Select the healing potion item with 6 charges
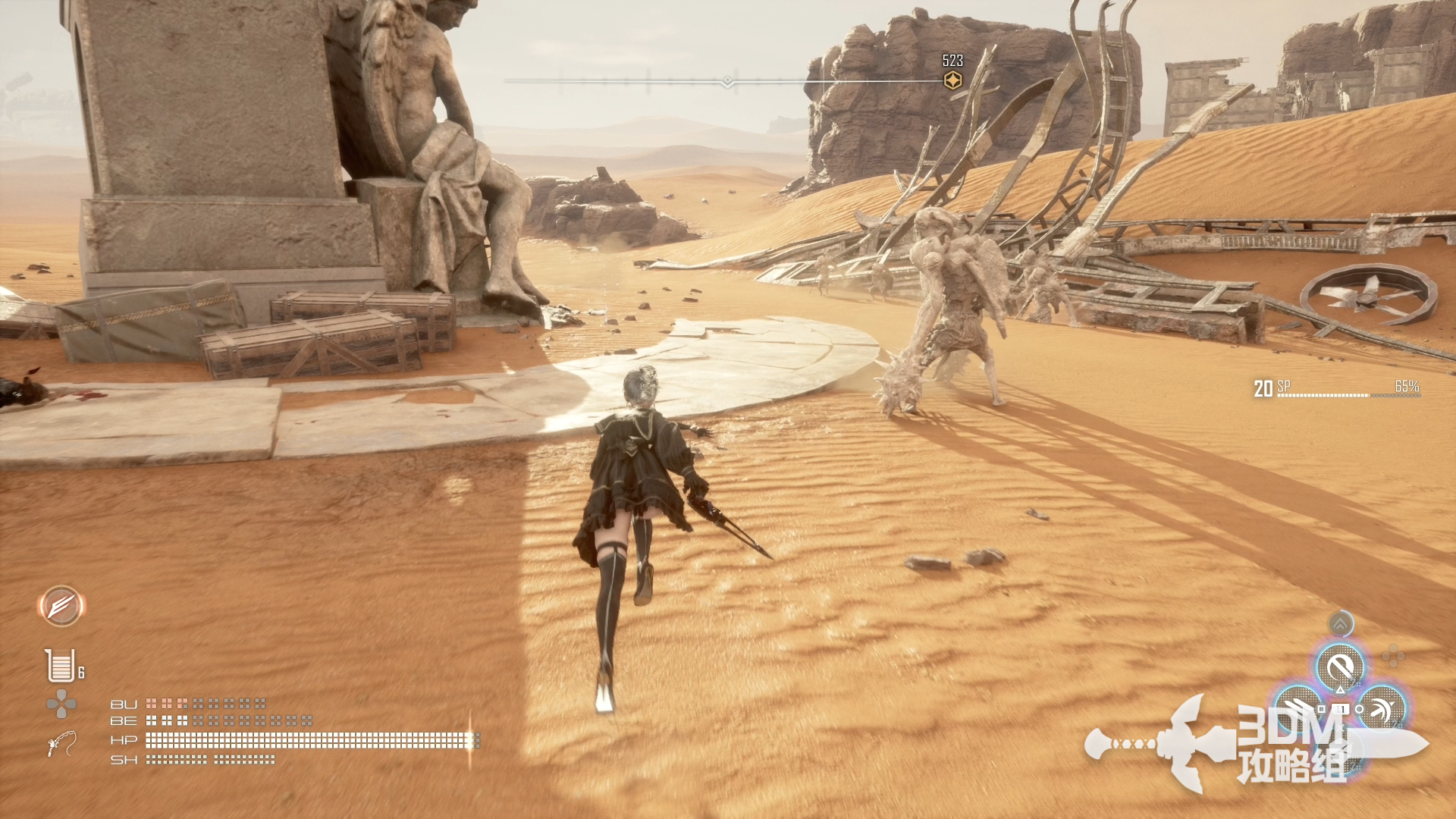This screenshot has height=819, width=1456. pos(61,666)
